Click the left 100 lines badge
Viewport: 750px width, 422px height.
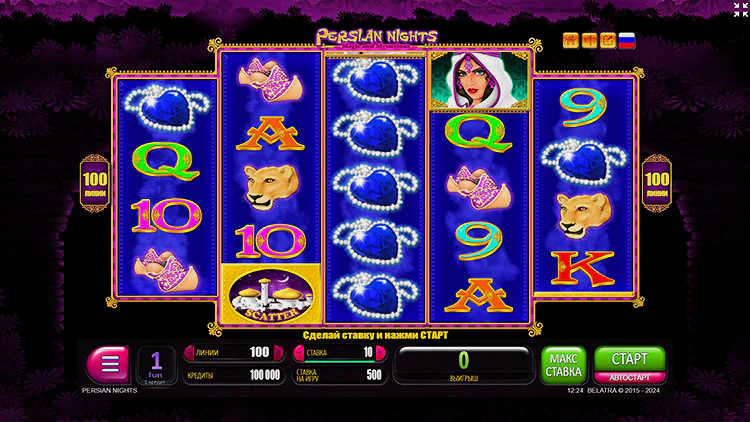pos(95,180)
